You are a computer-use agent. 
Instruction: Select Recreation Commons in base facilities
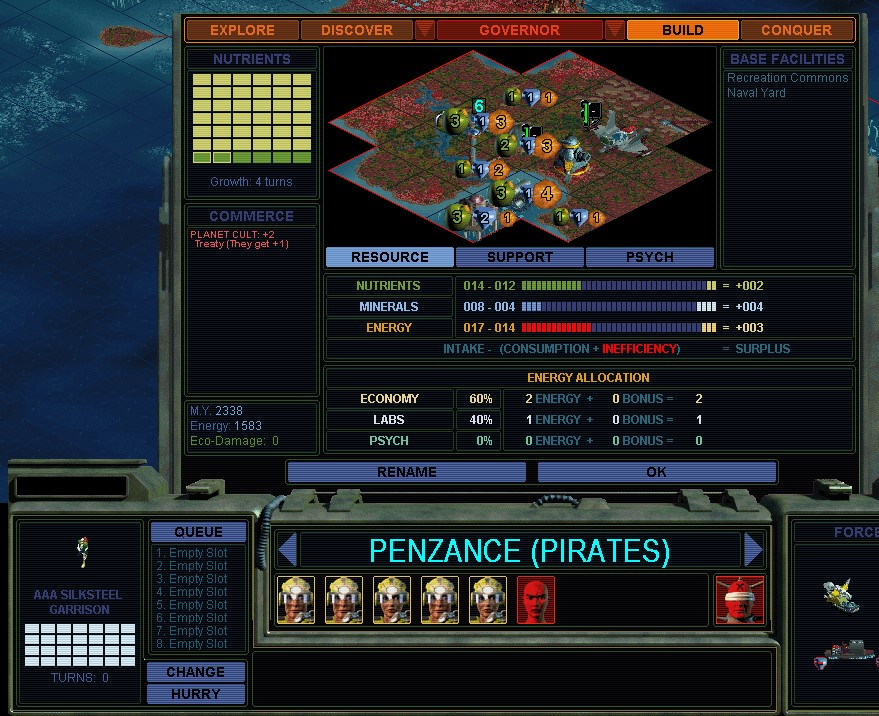[787, 78]
